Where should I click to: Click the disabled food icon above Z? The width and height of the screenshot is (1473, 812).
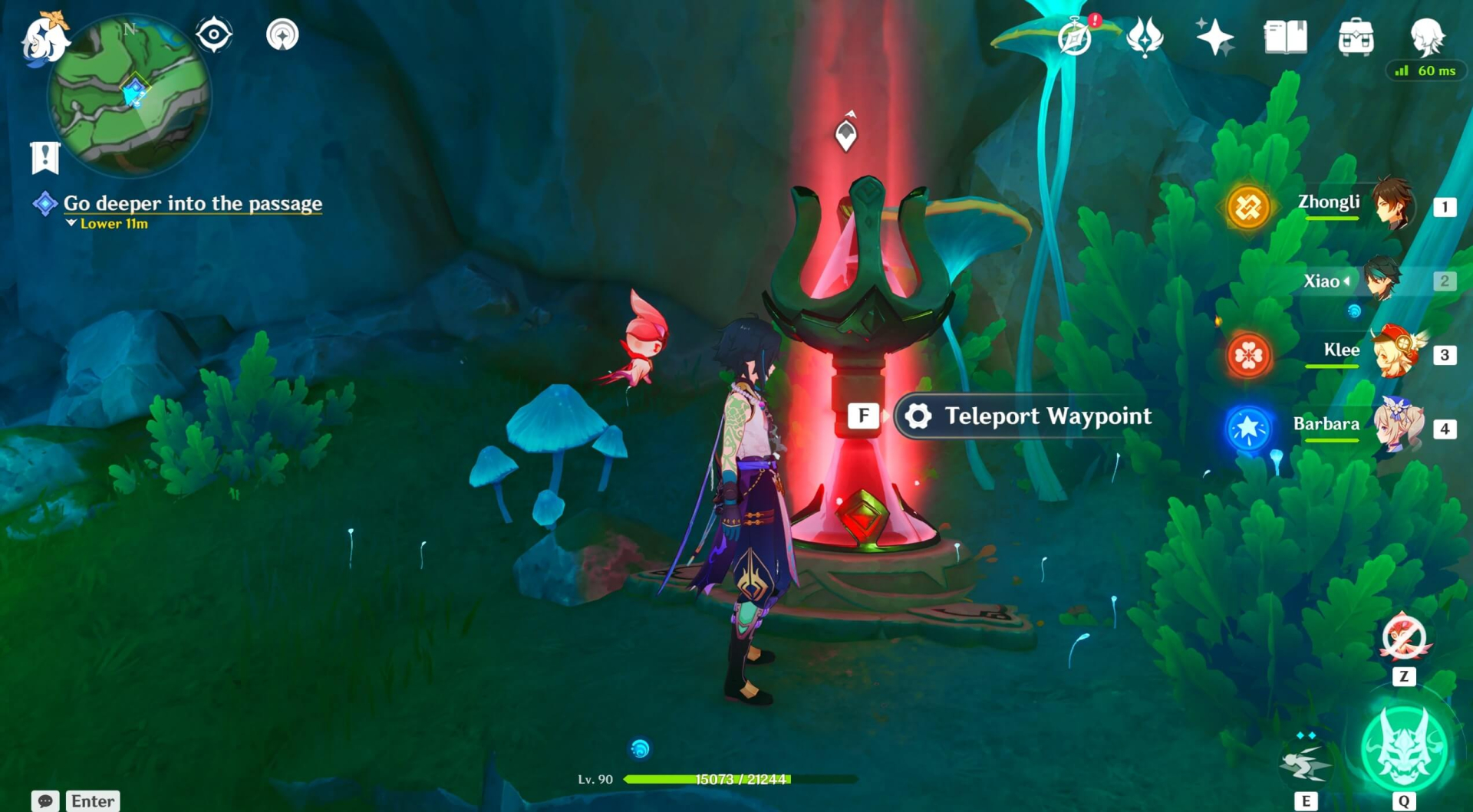(x=1404, y=639)
